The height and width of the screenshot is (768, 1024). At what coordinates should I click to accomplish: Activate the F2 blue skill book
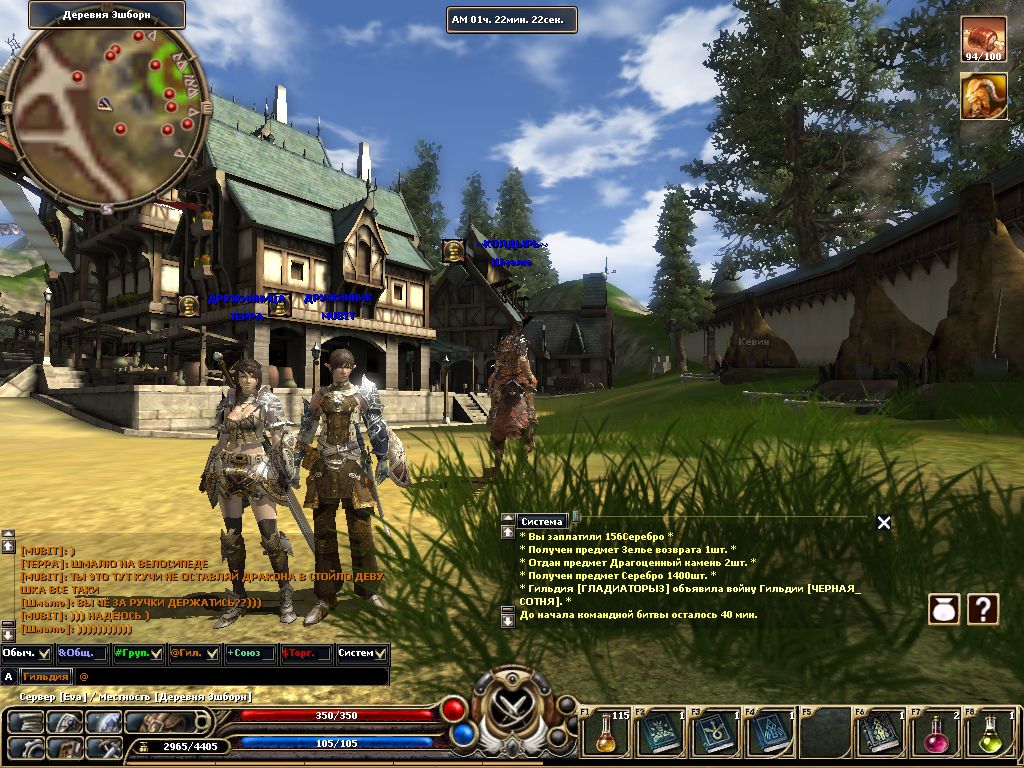point(661,733)
